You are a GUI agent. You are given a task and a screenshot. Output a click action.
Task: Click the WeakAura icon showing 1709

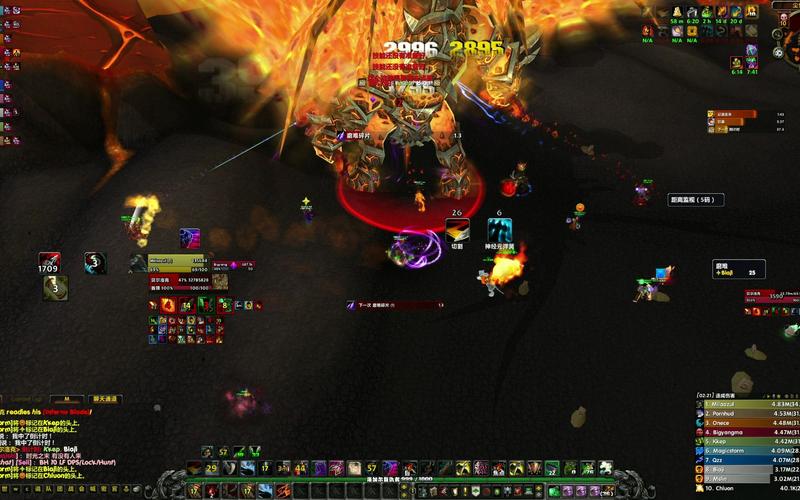coord(48,262)
